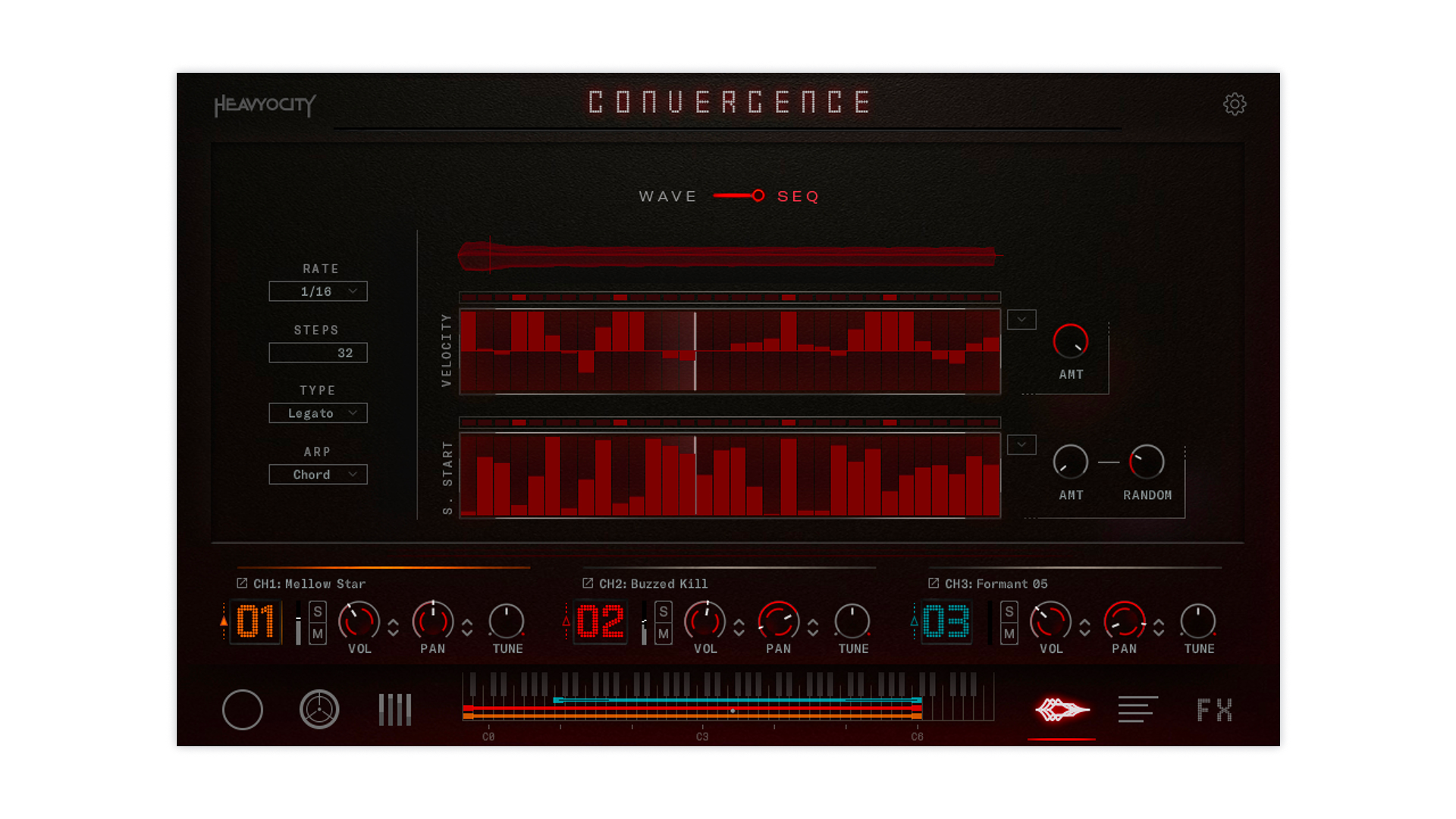The width and height of the screenshot is (1456, 819).
Task: Disable the CH1: Mellow Star channel checkbox
Action: [x=241, y=582]
